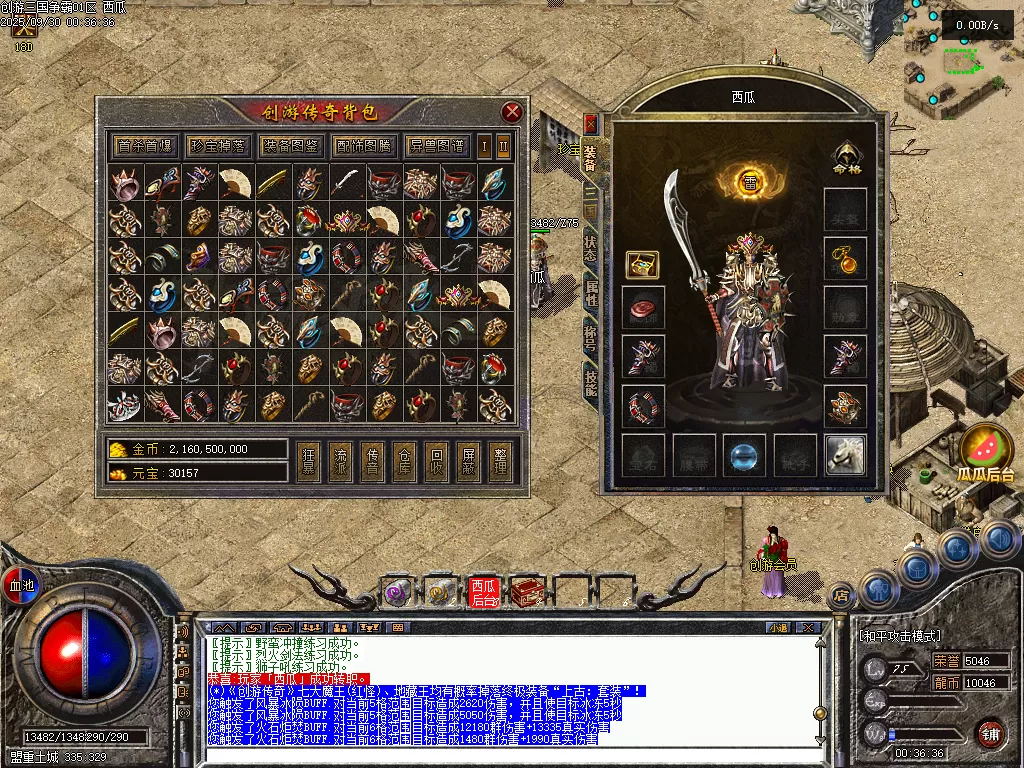The height and width of the screenshot is (768, 1024).
Task: Sort the bag with the 整理 button
Action: click(x=499, y=461)
